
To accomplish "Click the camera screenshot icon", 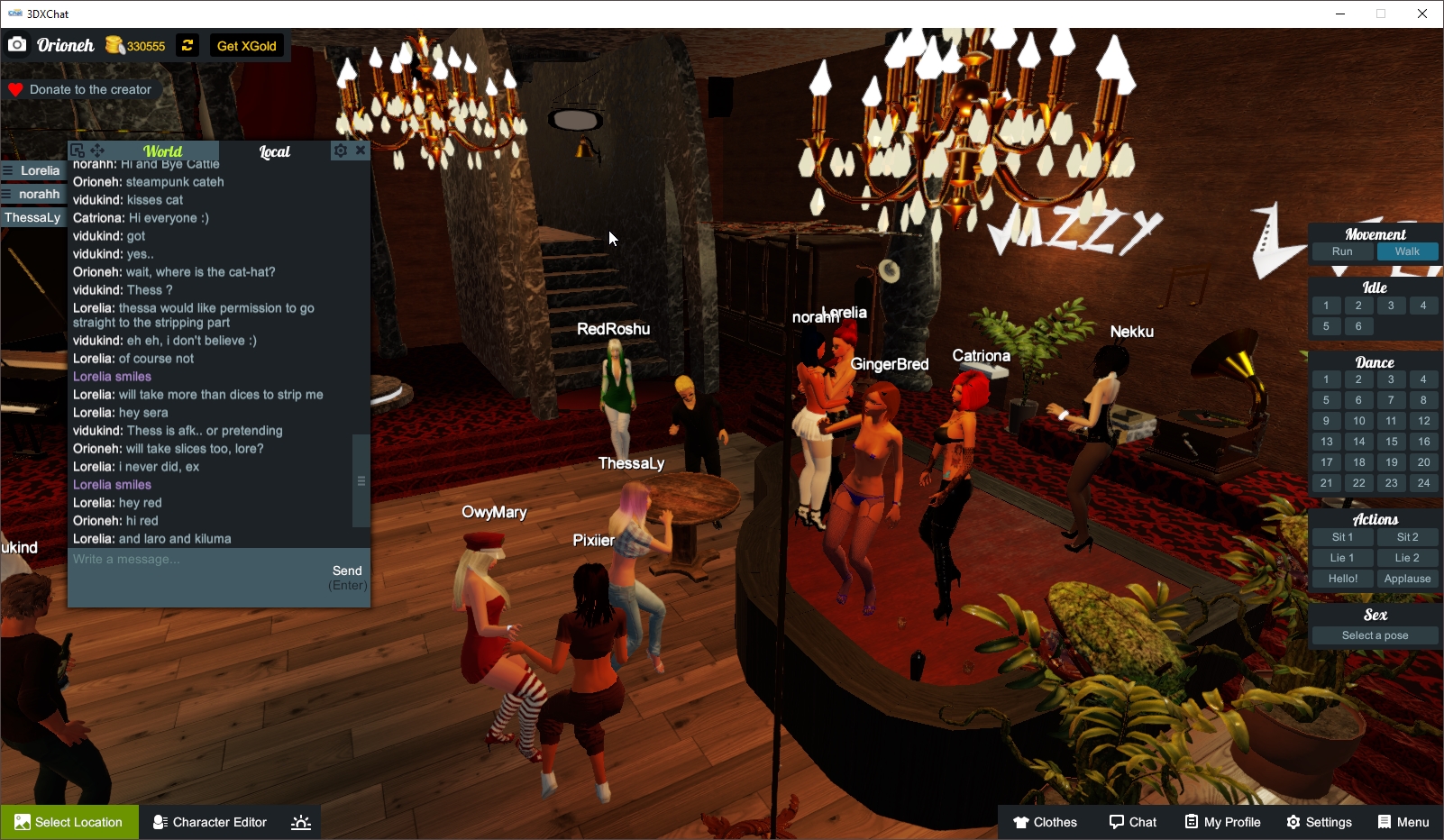I will pos(17,43).
